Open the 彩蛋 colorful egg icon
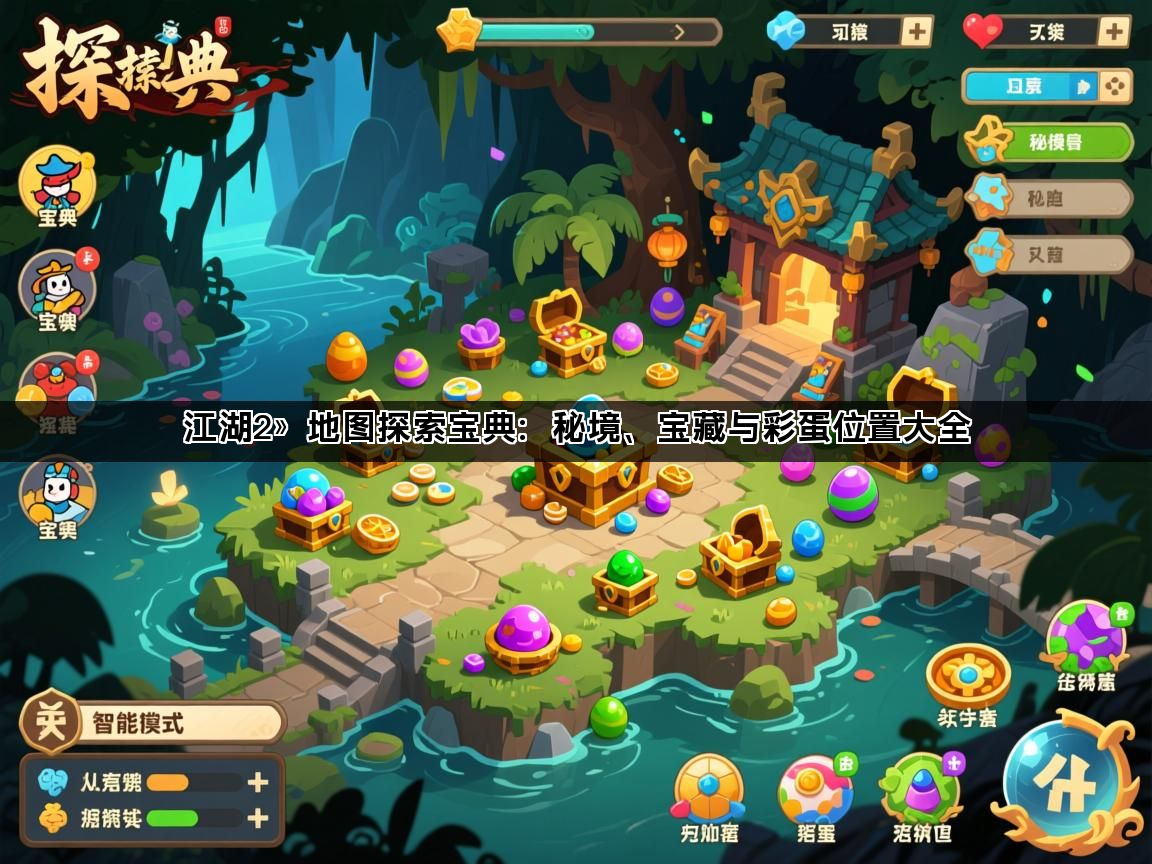This screenshot has height=864, width=1152. [815, 792]
